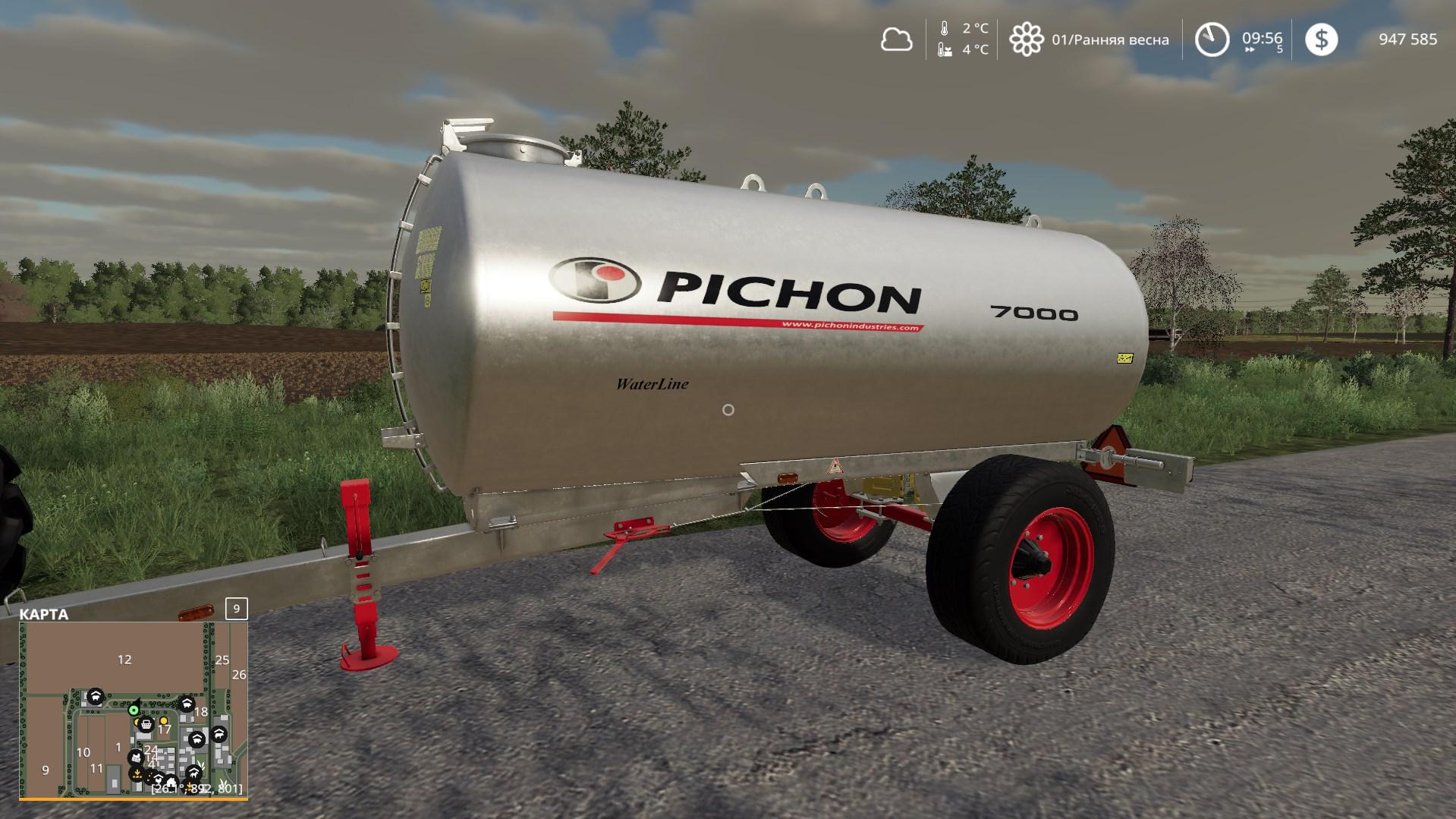Viewport: 1456px width, 819px height.
Task: Click the clock icon beside 09:56
Action: click(x=1212, y=39)
